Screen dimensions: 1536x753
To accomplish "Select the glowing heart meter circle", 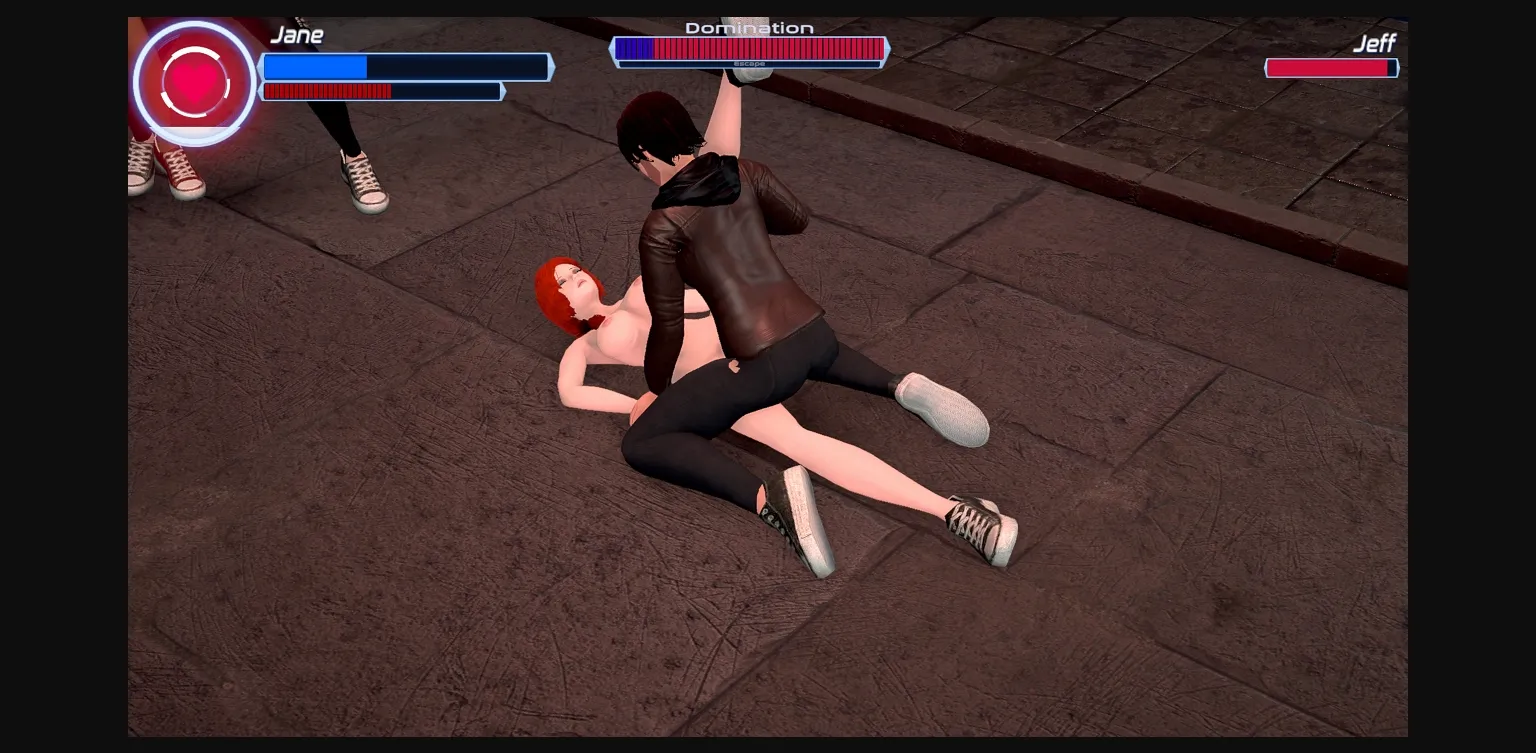I will coord(195,82).
